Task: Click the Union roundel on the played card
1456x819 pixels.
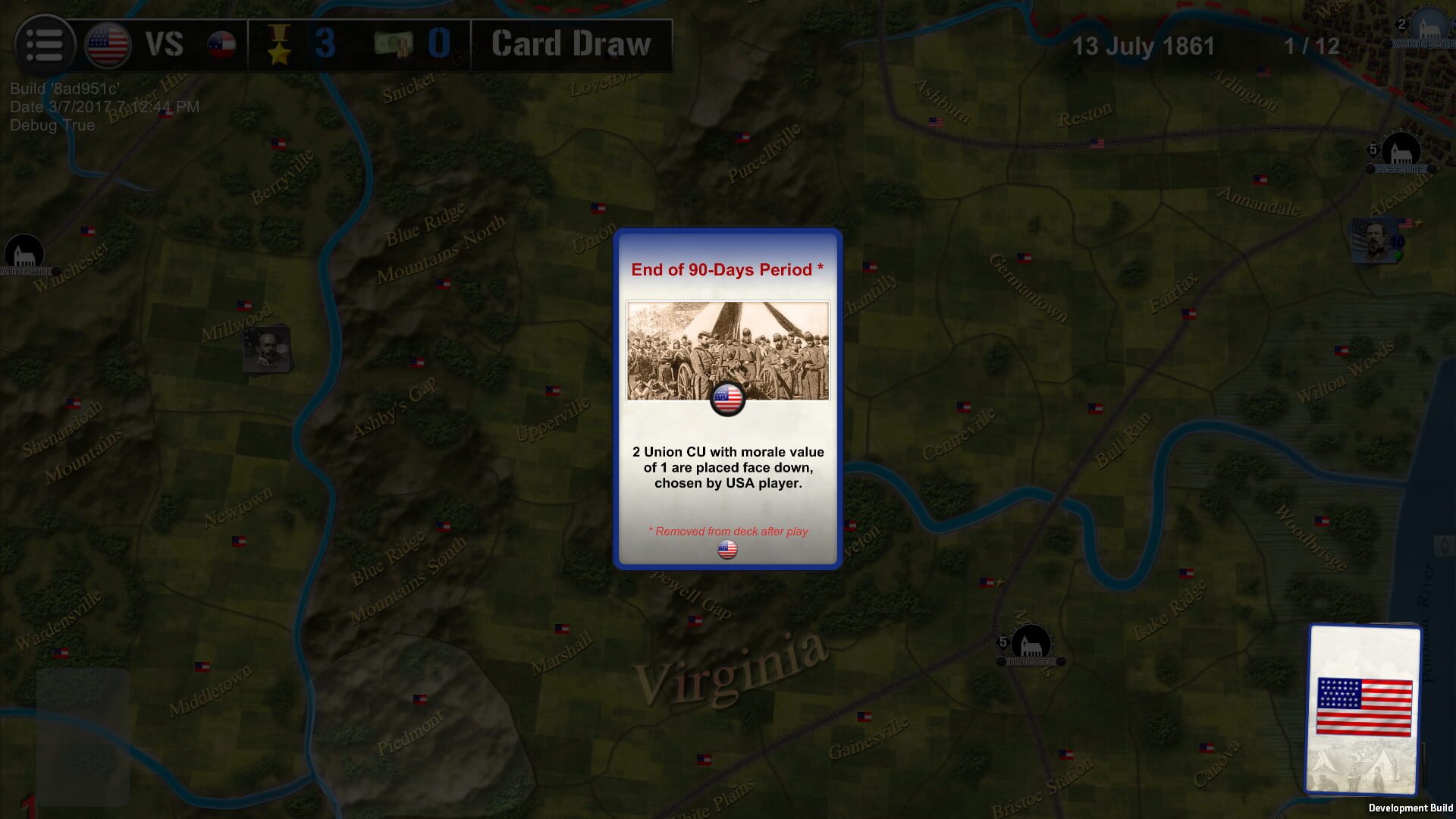Action: point(728,397)
